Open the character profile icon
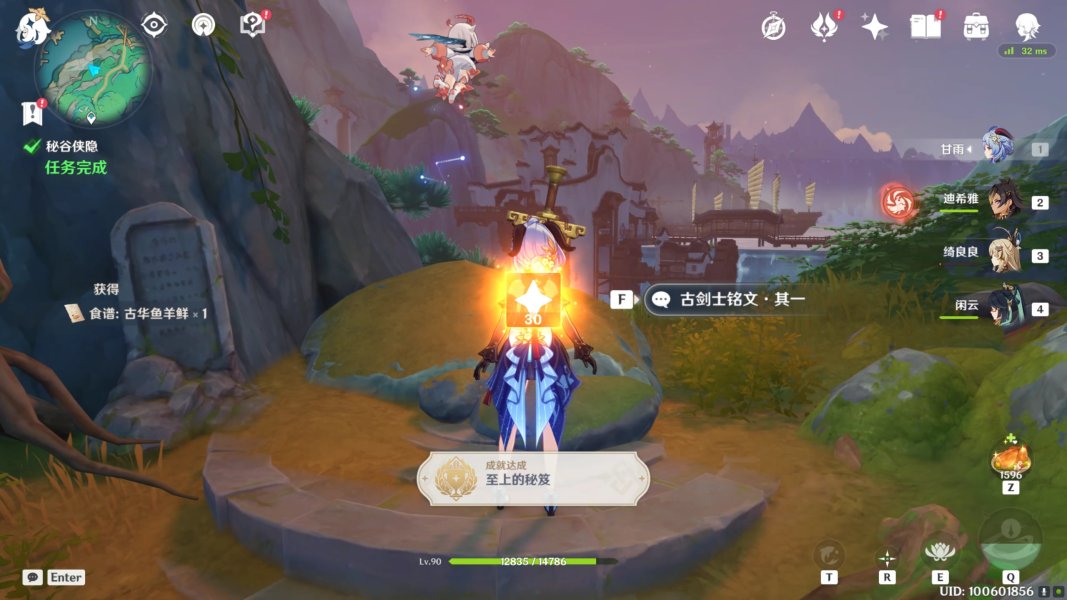1067x600 pixels. pos(1026,27)
